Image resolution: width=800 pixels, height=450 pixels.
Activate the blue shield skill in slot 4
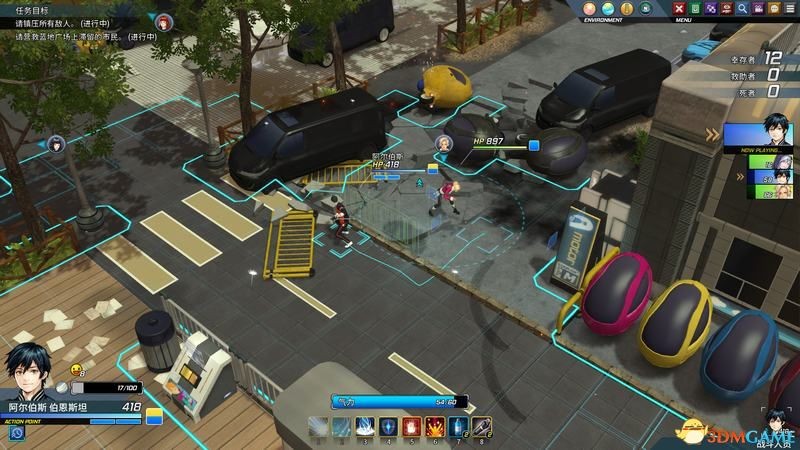click(389, 428)
